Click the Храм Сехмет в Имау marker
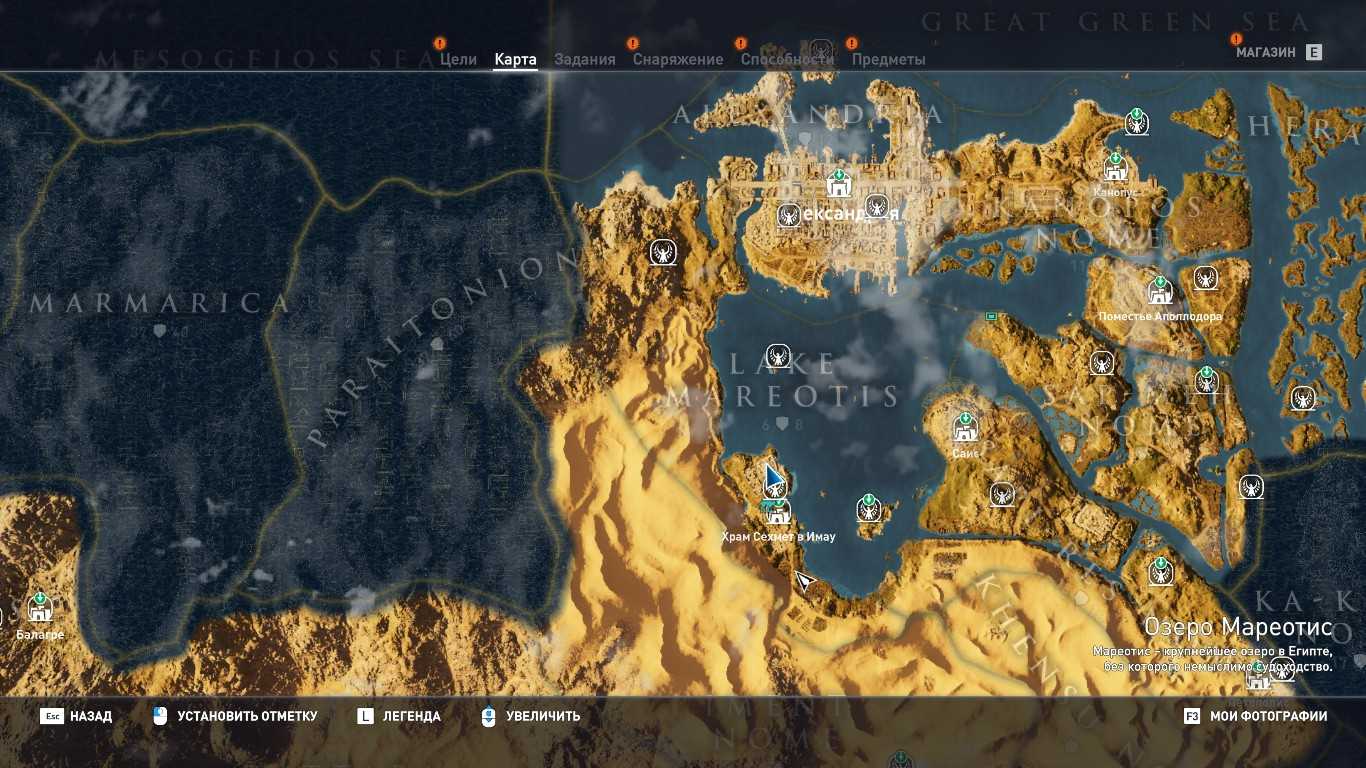The image size is (1366, 768). [x=778, y=512]
